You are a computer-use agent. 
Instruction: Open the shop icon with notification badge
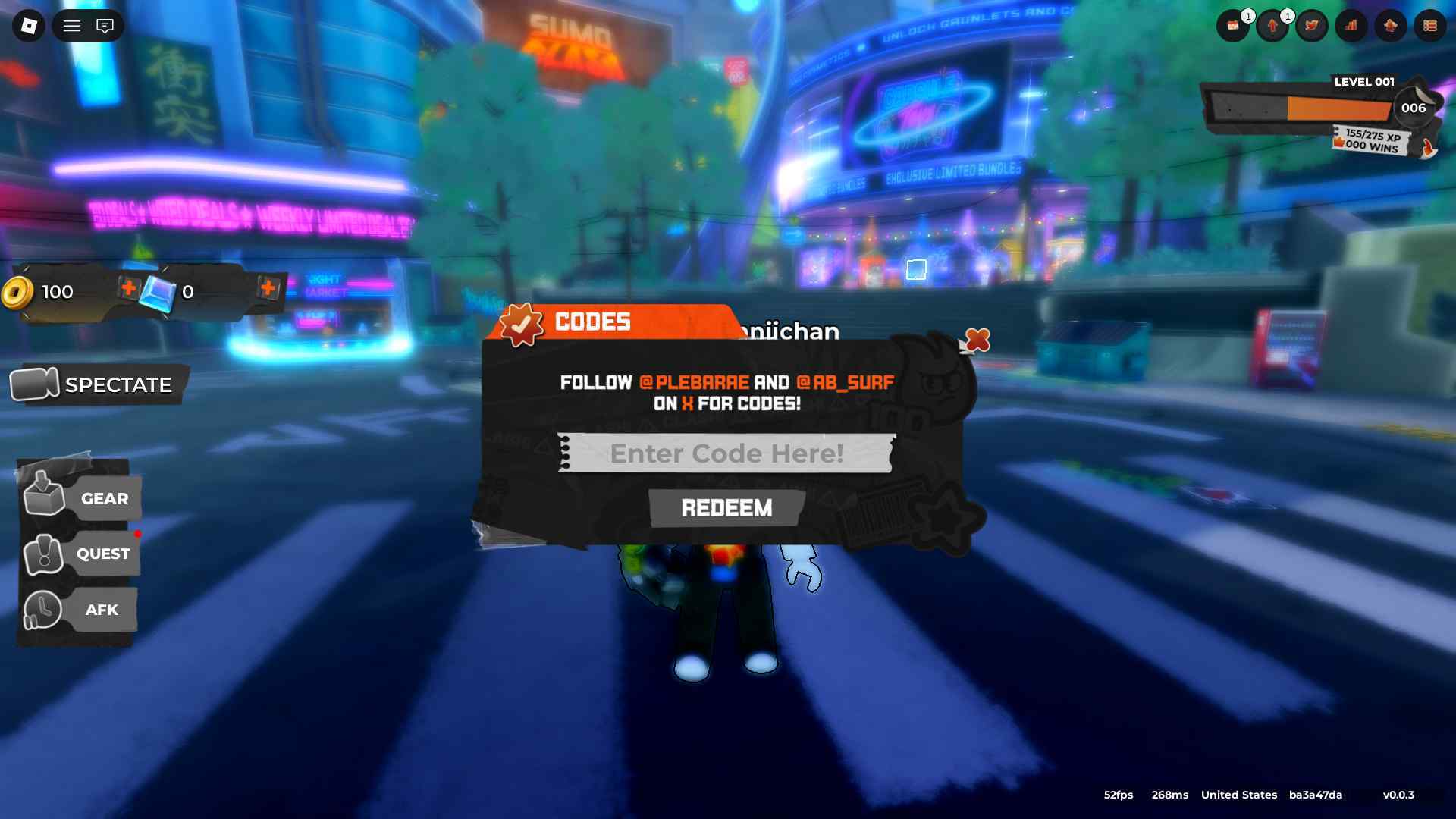[1234, 26]
